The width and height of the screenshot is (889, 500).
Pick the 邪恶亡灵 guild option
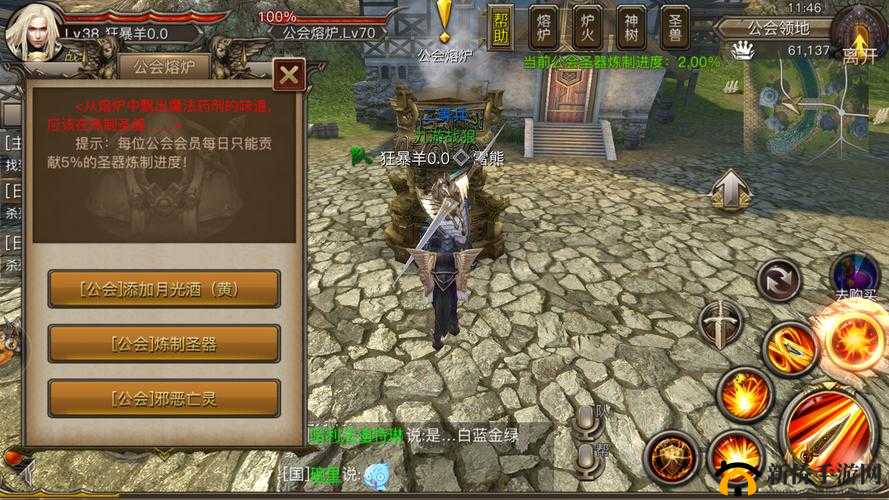[x=164, y=398]
